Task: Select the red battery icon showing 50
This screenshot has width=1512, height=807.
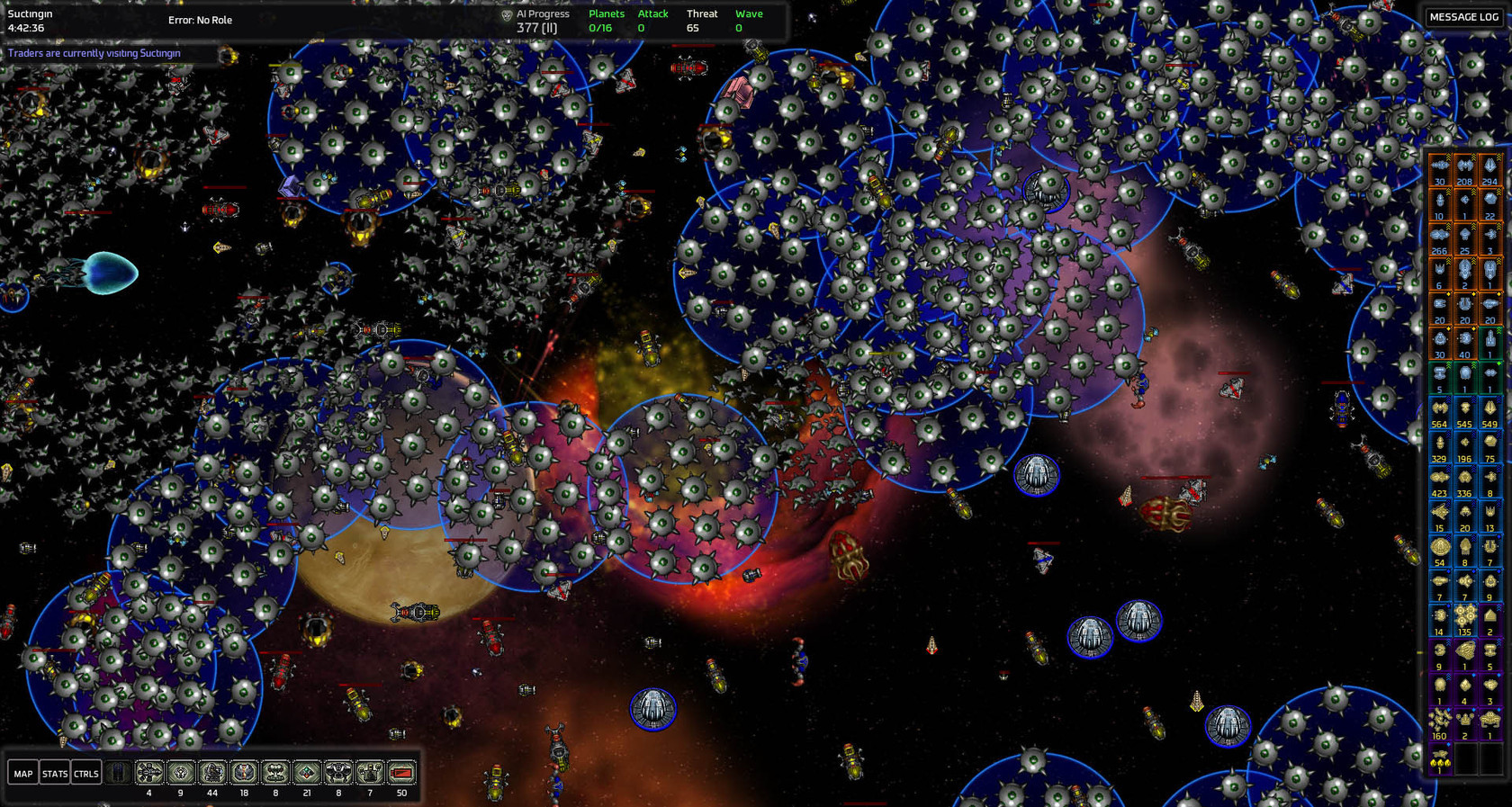Action: (401, 773)
